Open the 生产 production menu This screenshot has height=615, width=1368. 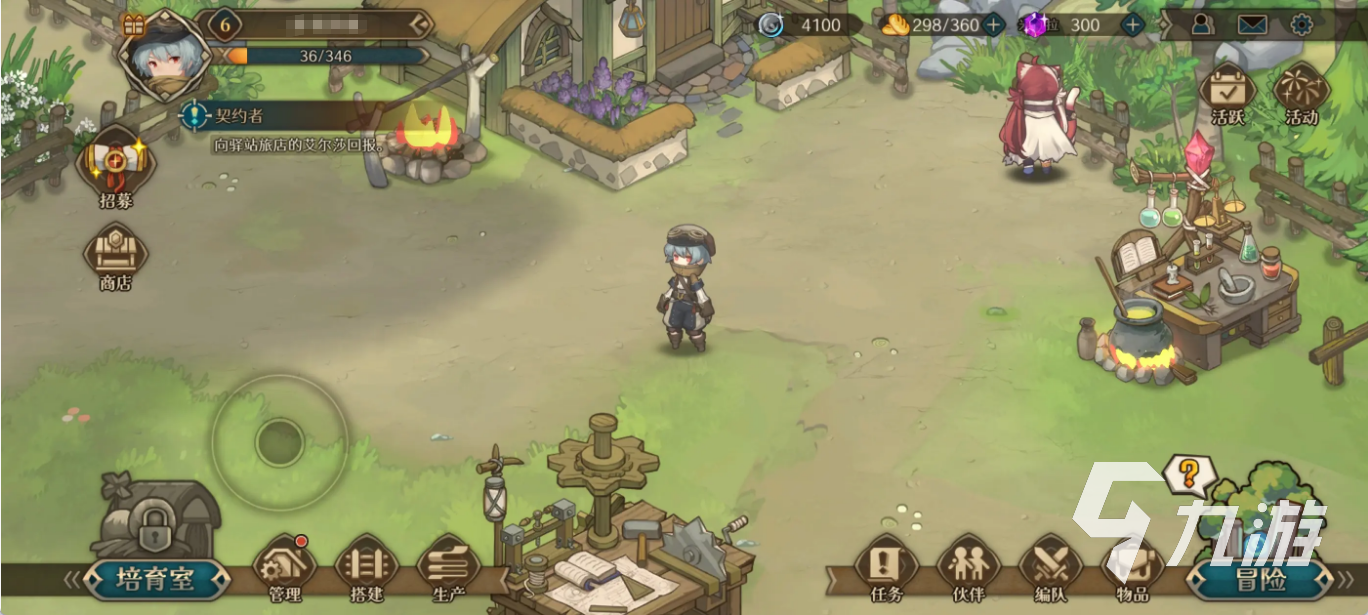point(448,566)
